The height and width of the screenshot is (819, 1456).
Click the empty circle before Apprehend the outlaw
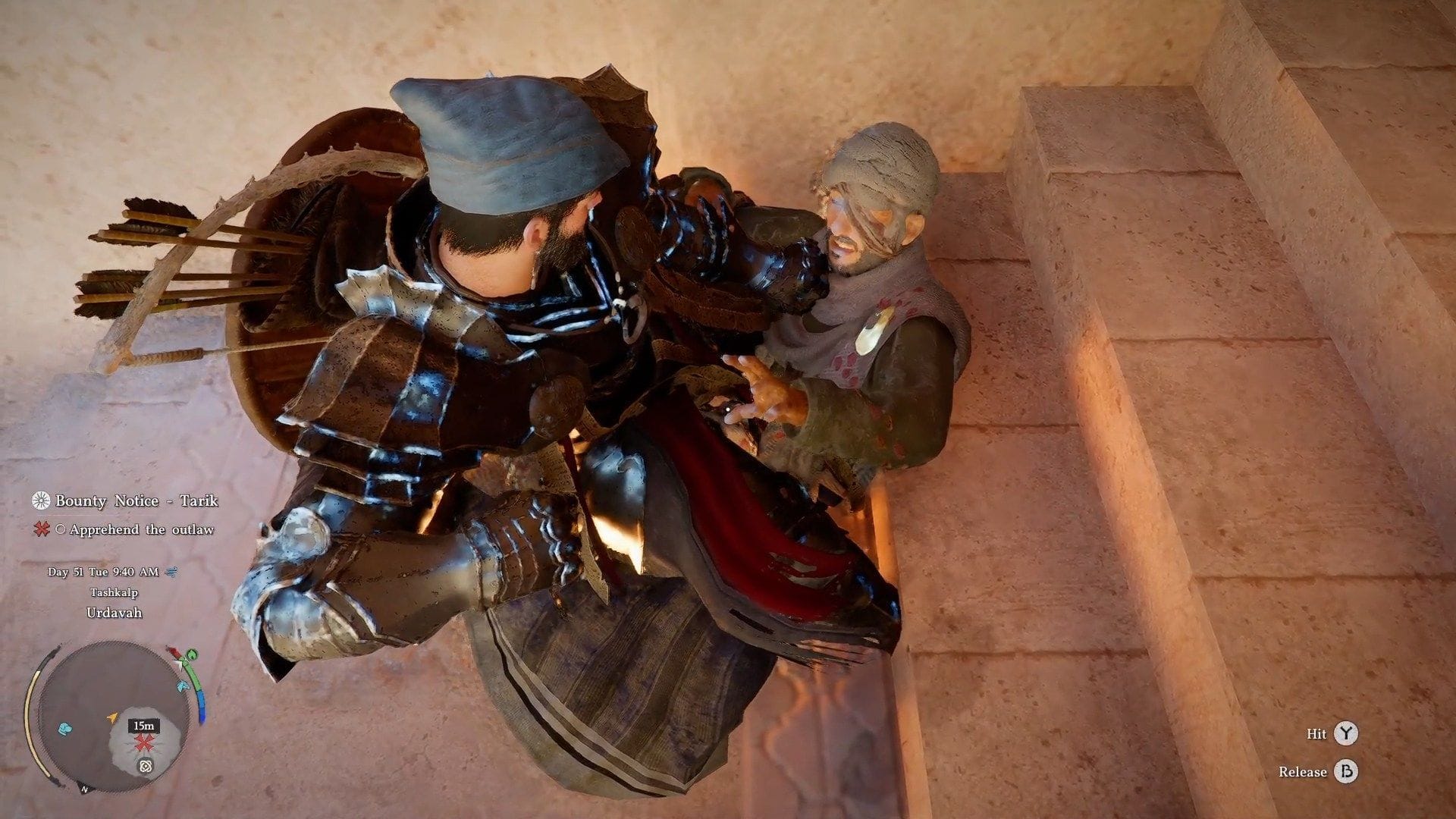[x=61, y=530]
